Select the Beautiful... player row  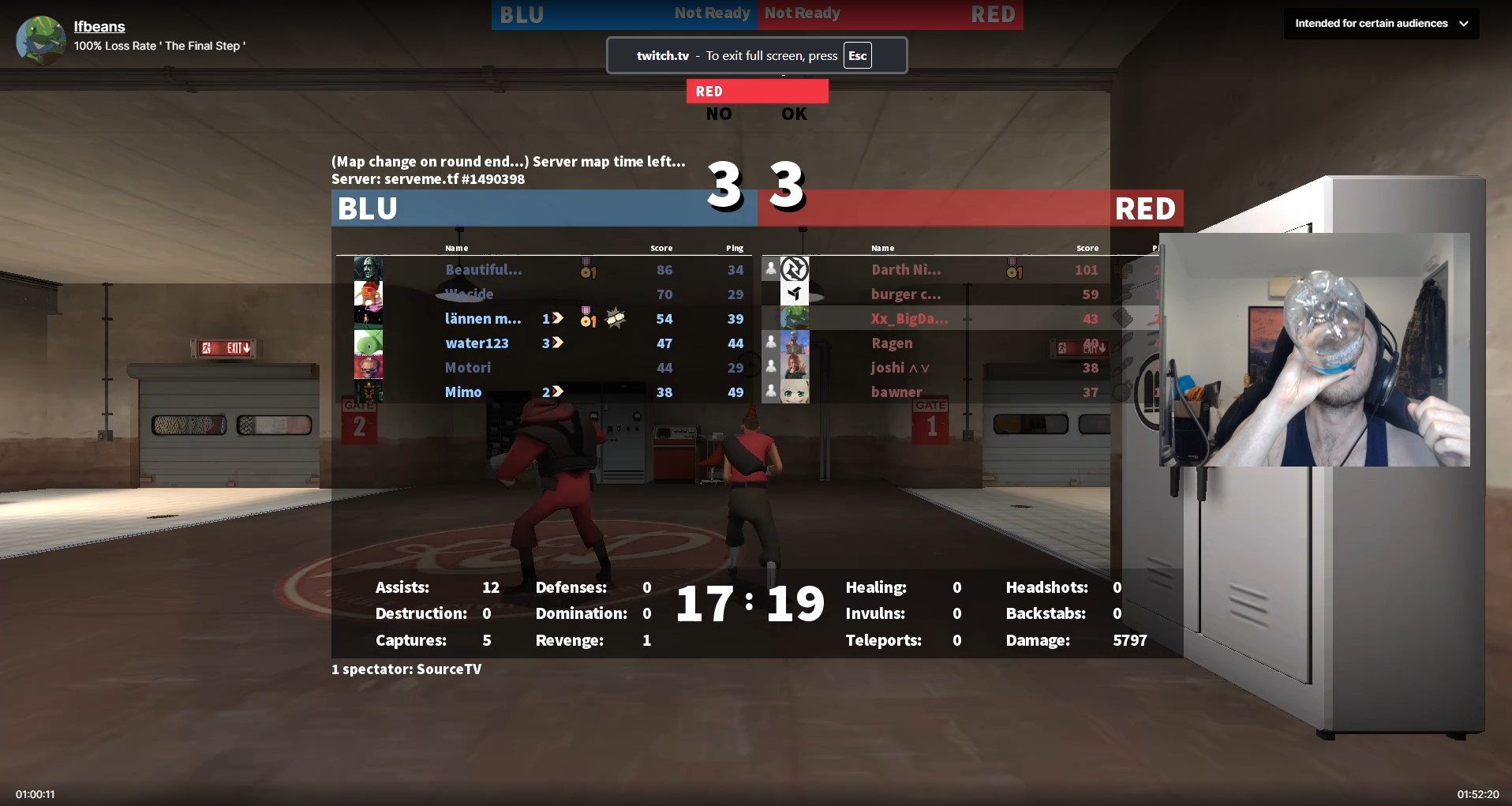(x=483, y=270)
